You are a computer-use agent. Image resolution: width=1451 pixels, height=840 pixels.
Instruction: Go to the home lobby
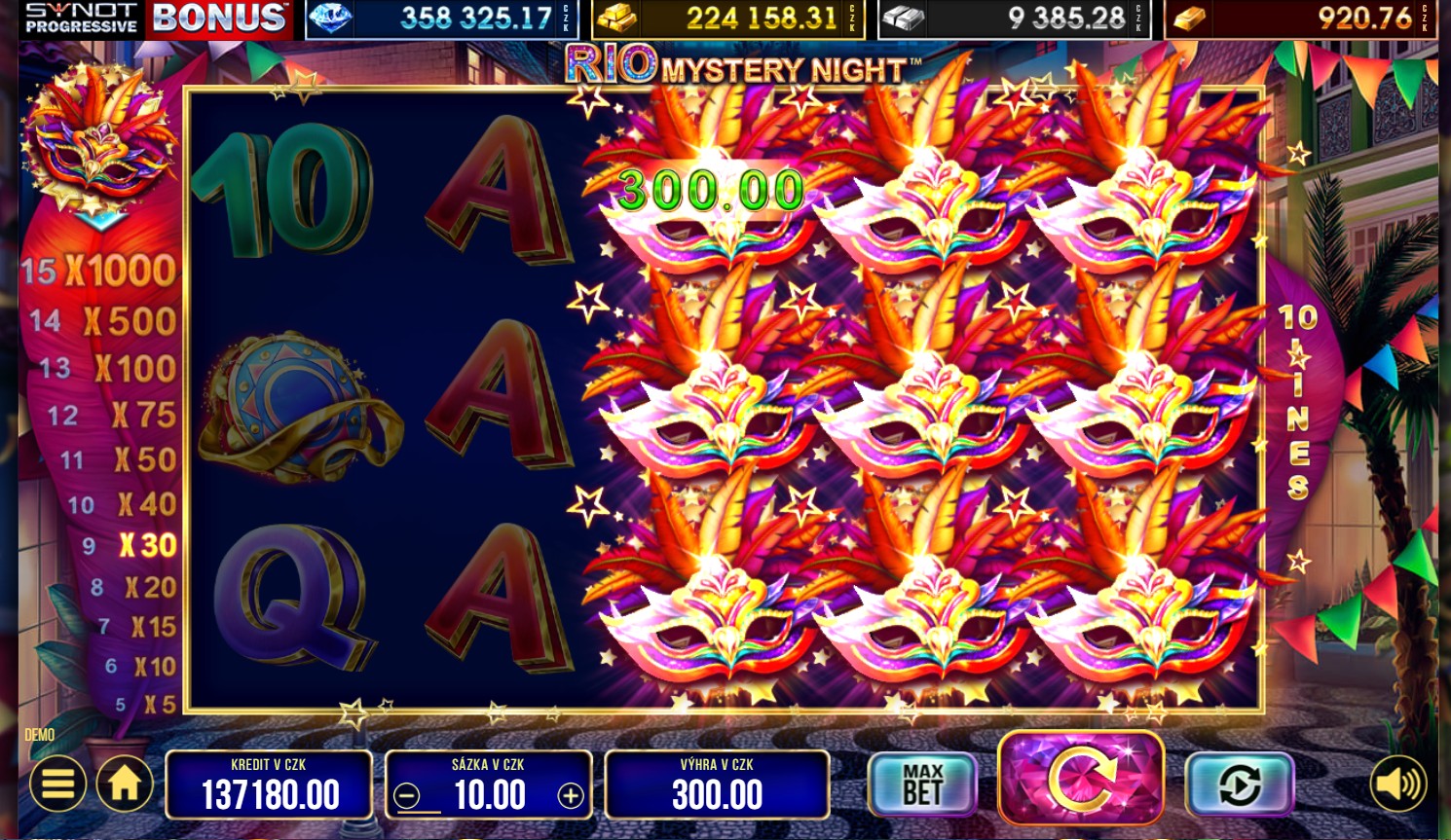pyautogui.click(x=125, y=784)
